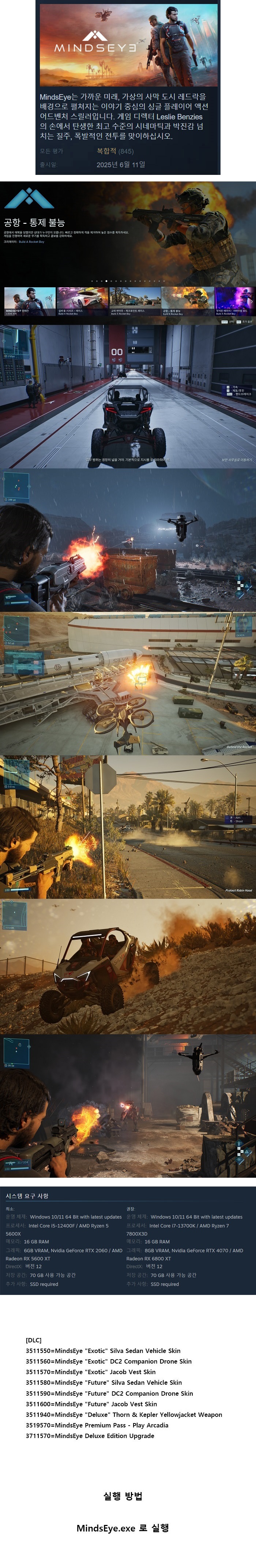Select the MINDSEYE campaign thumbnail tile
Viewport: 256px width, 1568px height.
click(x=29, y=301)
